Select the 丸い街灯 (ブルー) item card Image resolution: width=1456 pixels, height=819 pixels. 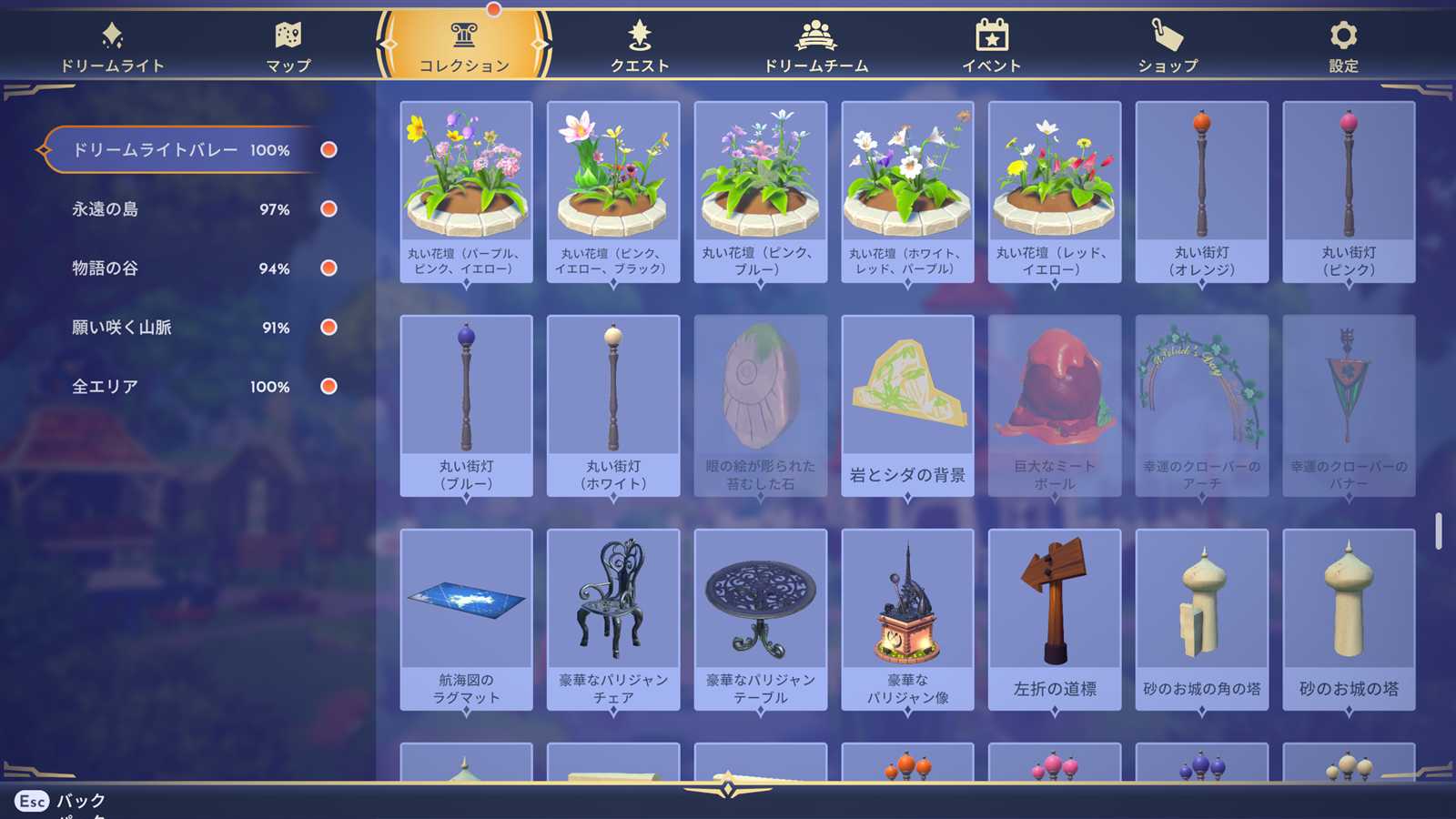coord(466,406)
